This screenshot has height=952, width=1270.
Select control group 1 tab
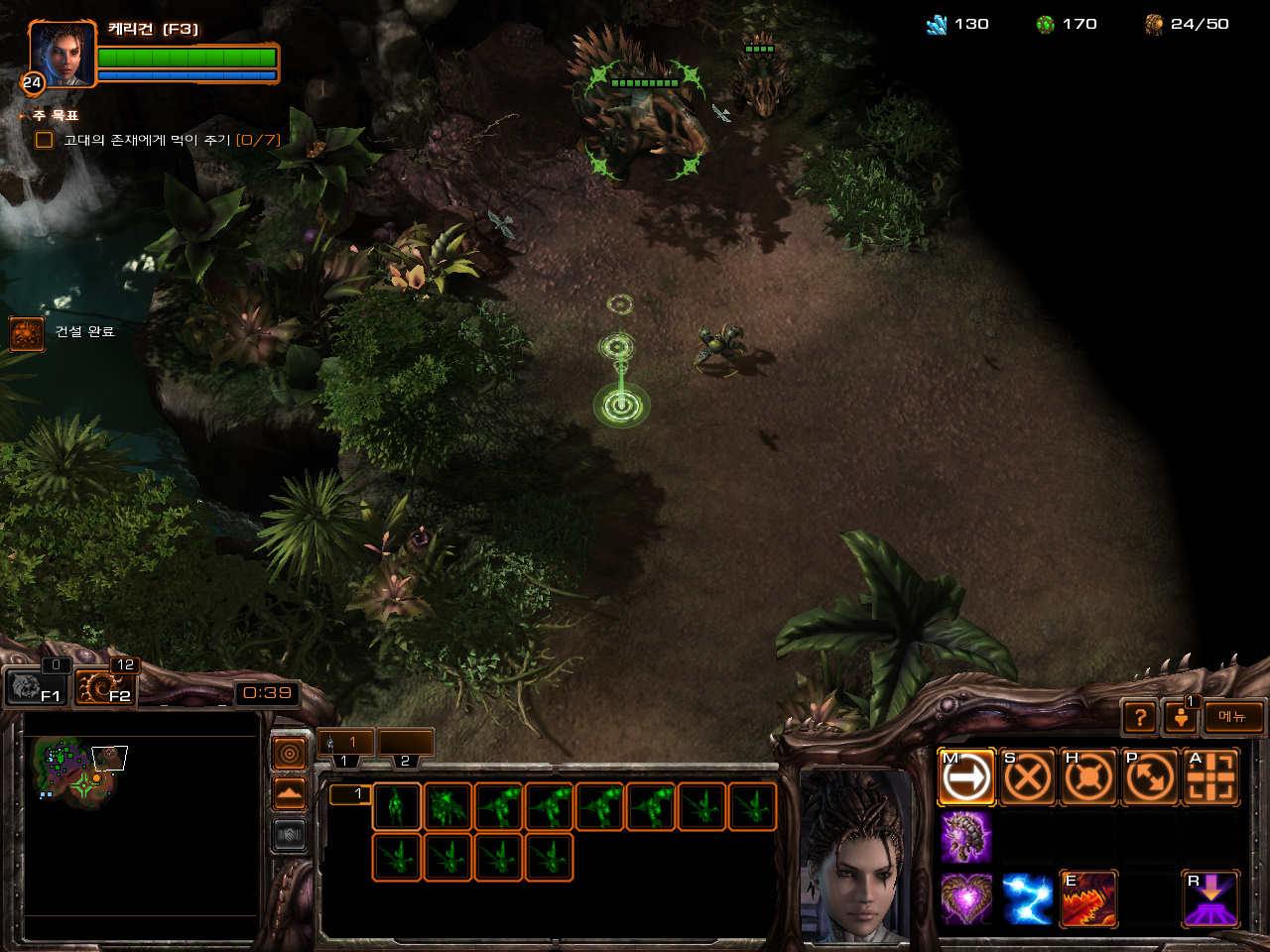click(345, 744)
